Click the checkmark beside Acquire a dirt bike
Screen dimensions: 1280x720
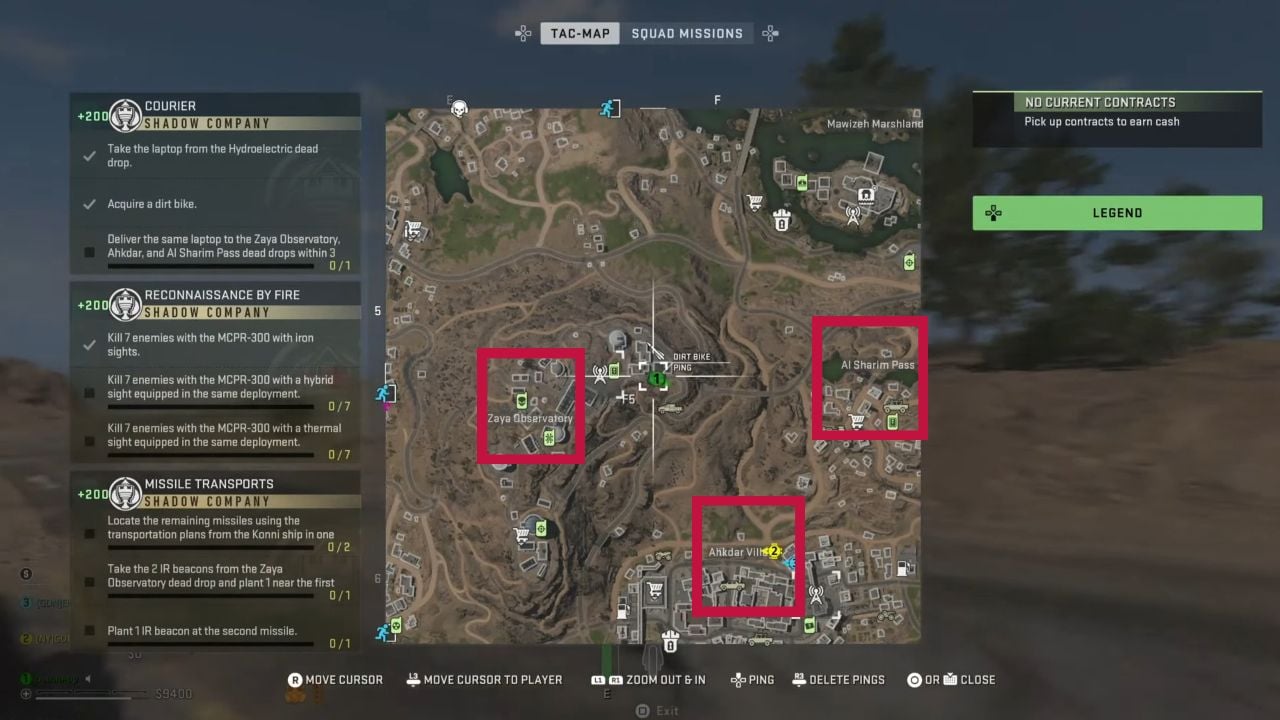(x=91, y=203)
